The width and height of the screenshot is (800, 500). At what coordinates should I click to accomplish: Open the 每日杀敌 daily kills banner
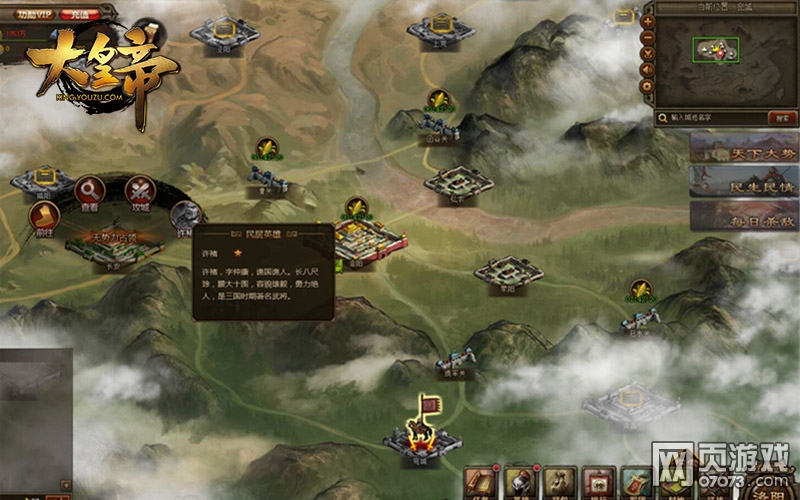742,214
